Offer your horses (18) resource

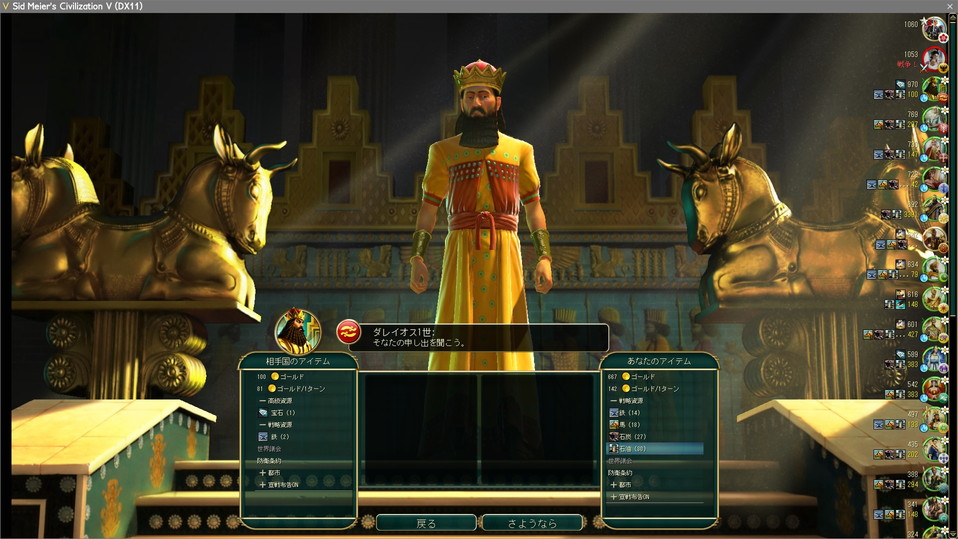pos(630,424)
